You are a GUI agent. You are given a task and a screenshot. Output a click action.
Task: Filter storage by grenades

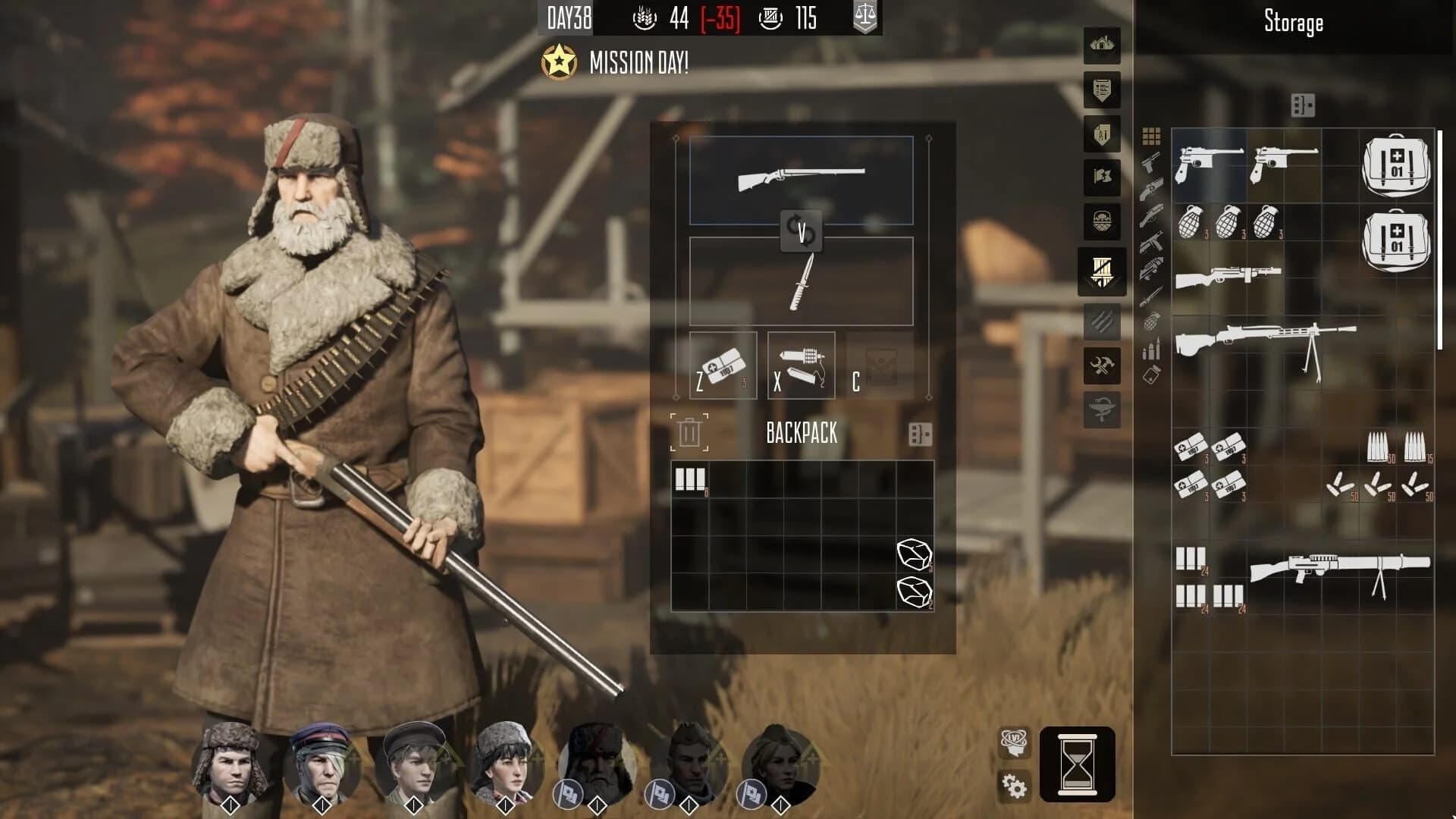click(1150, 323)
